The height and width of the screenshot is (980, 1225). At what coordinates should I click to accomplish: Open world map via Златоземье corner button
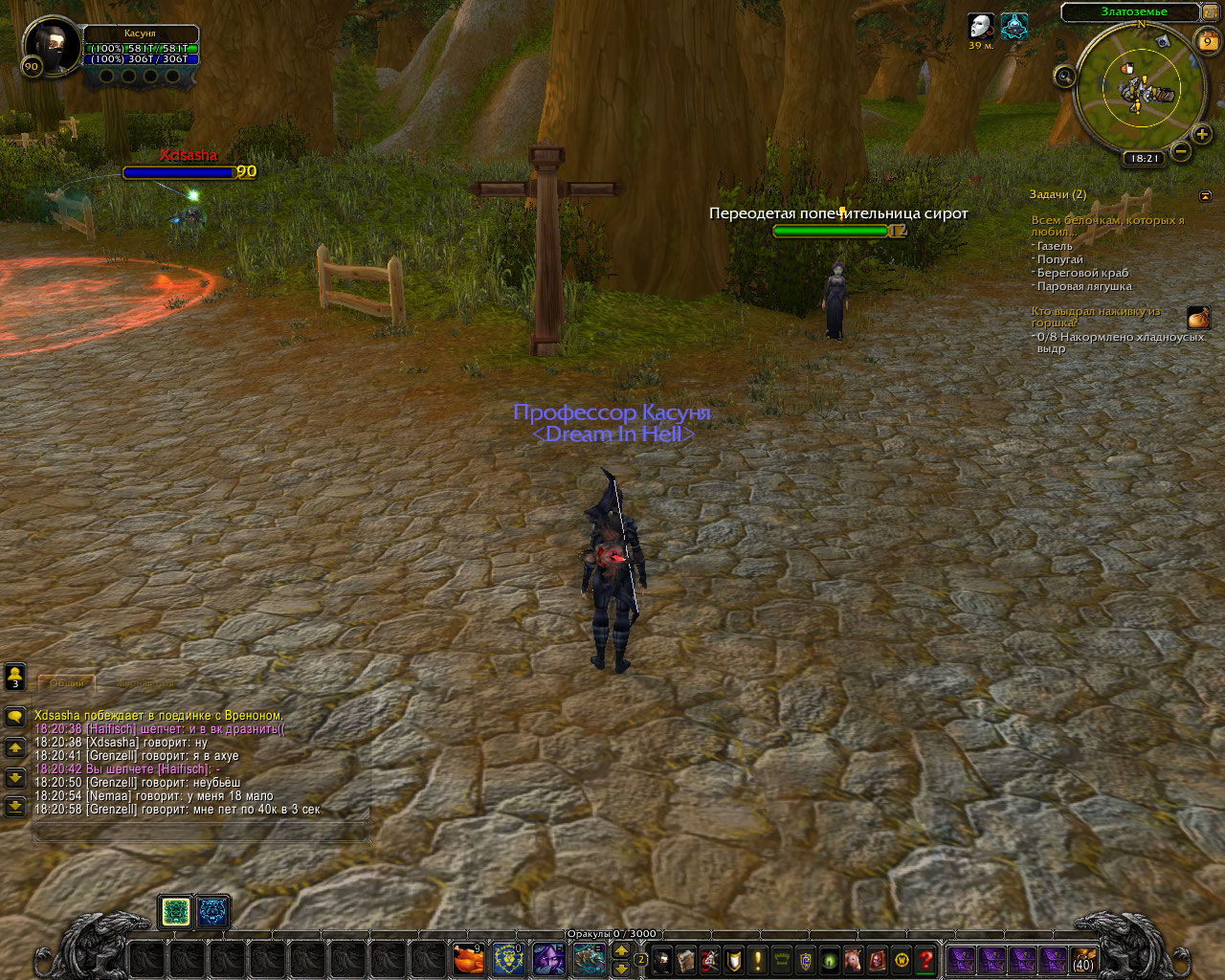[1210, 12]
